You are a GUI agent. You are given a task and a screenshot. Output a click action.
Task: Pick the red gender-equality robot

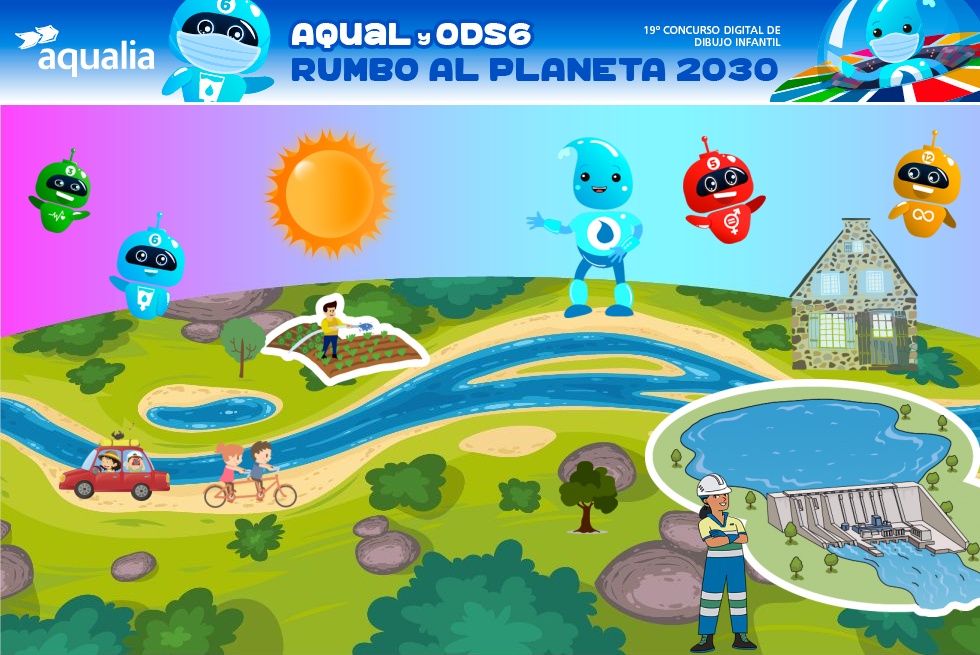[x=721, y=190]
